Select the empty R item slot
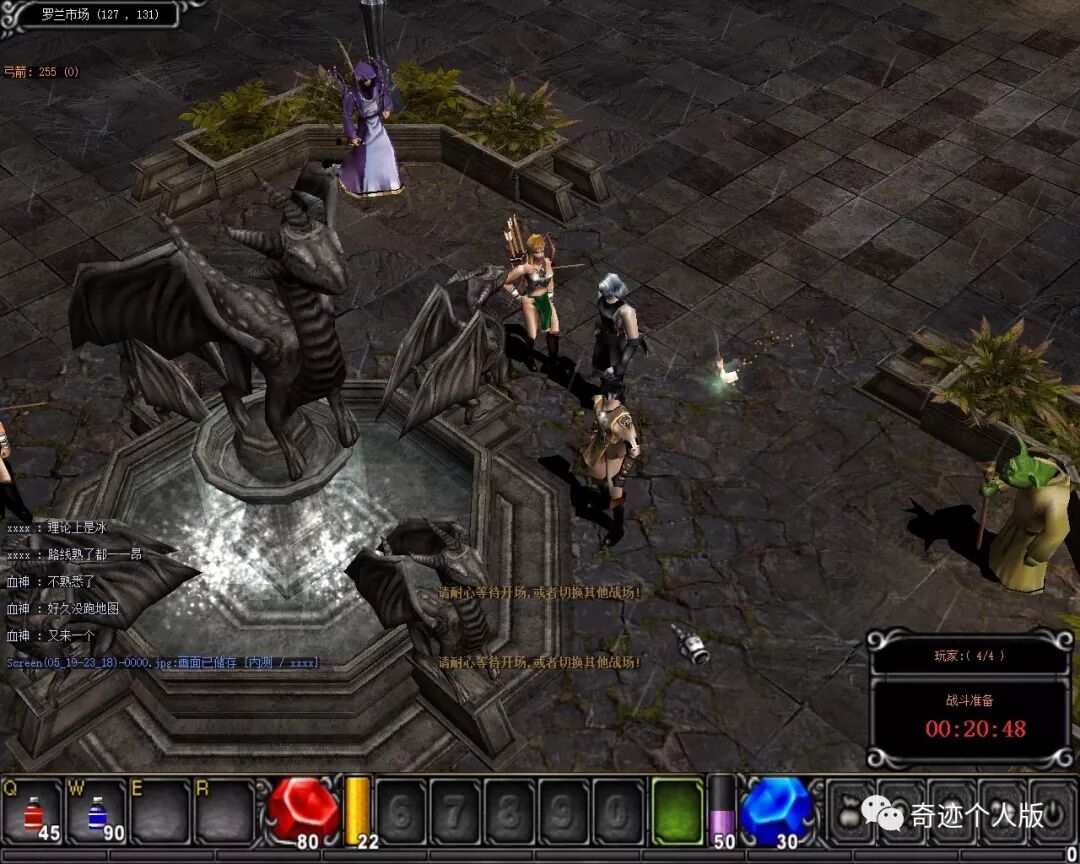 click(224, 811)
